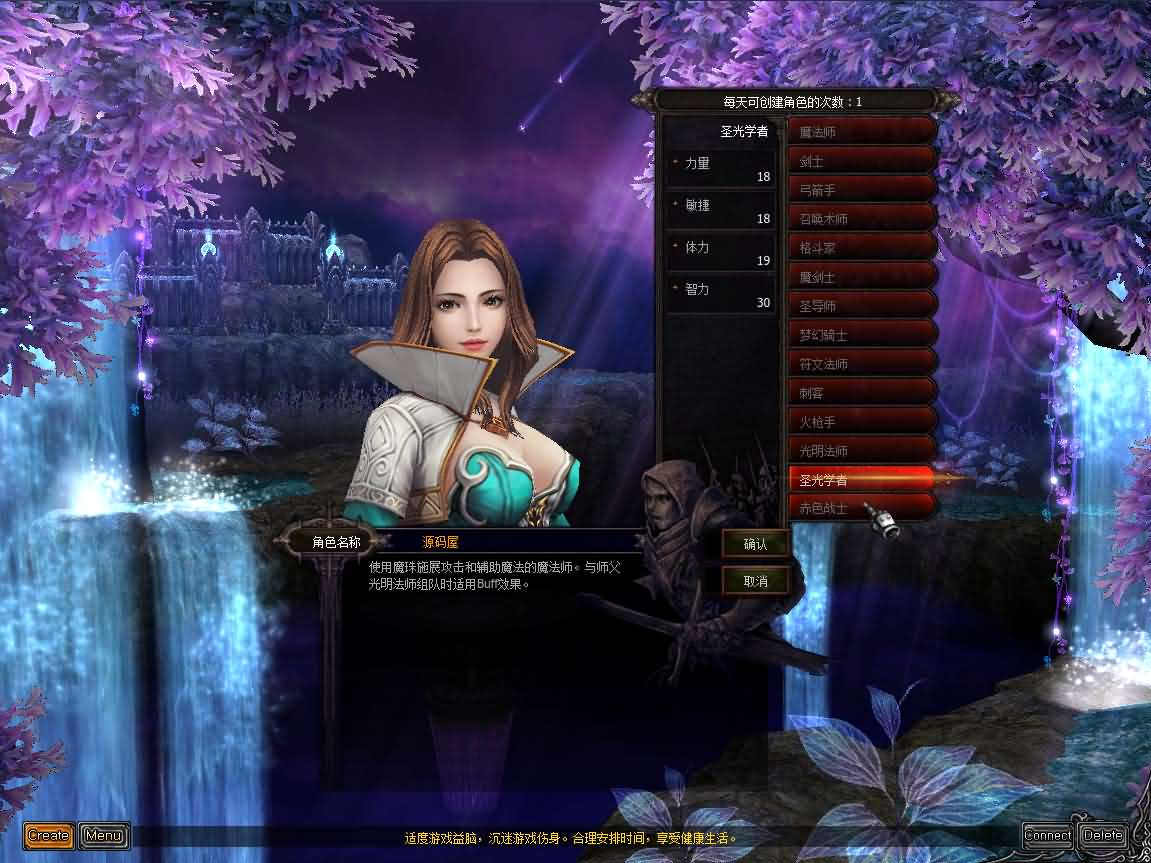Viewport: 1151px width, 863px height.
Task: Click the Create button
Action: coord(48,835)
